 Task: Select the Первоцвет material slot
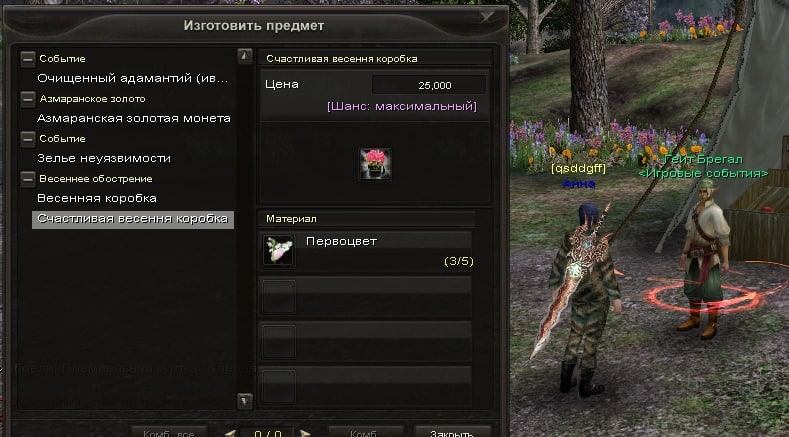pyautogui.click(x=366, y=250)
